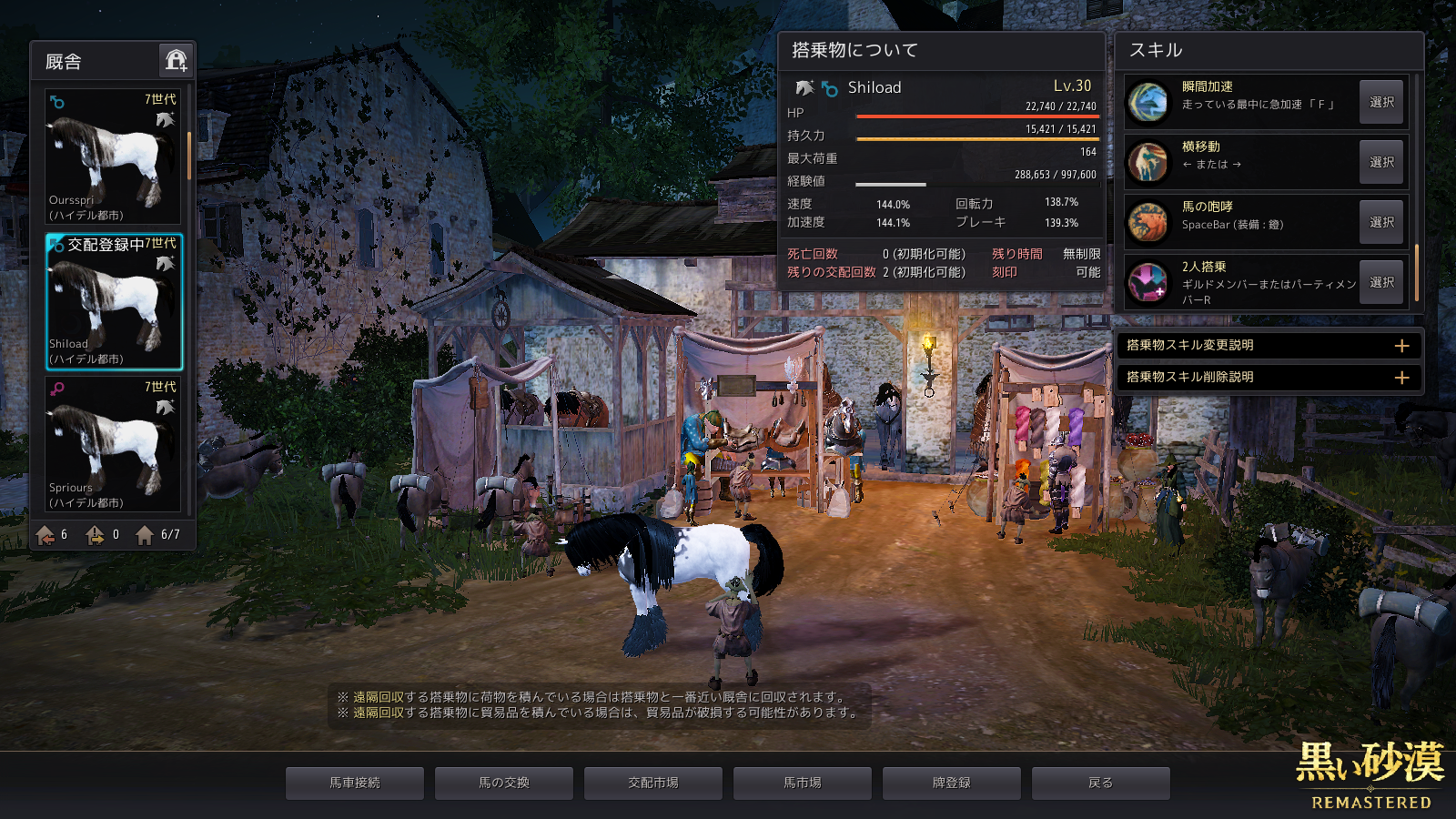The height and width of the screenshot is (819, 1456).
Task: Open the 馬の交換 horse exchange
Action: tap(504, 783)
